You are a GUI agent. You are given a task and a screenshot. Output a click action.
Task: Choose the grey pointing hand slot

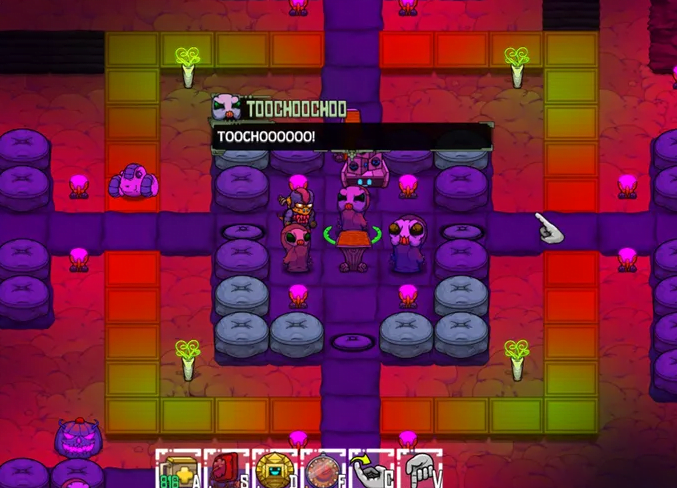[x=419, y=470]
